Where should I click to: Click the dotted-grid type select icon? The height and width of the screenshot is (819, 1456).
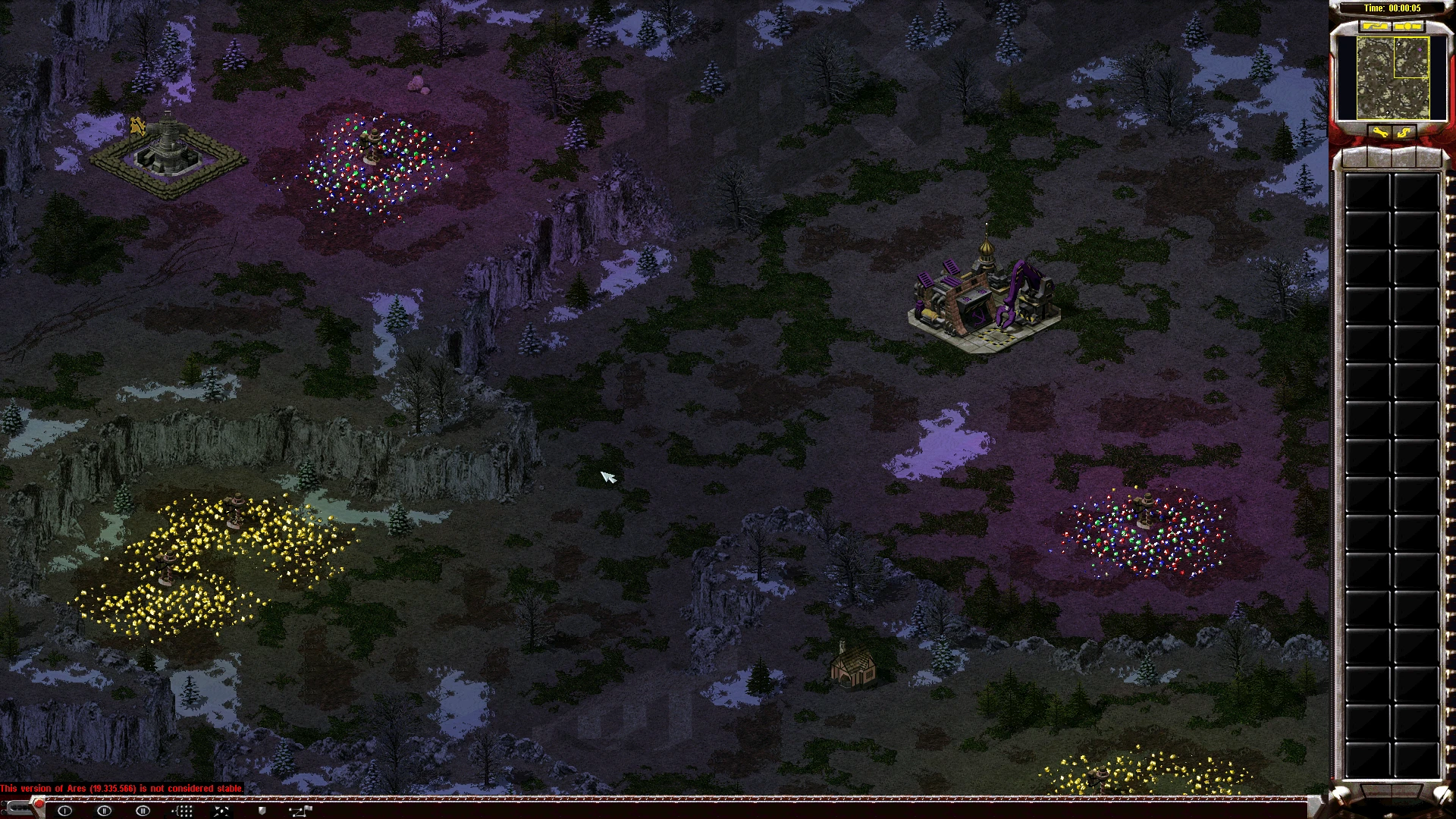tap(182, 811)
